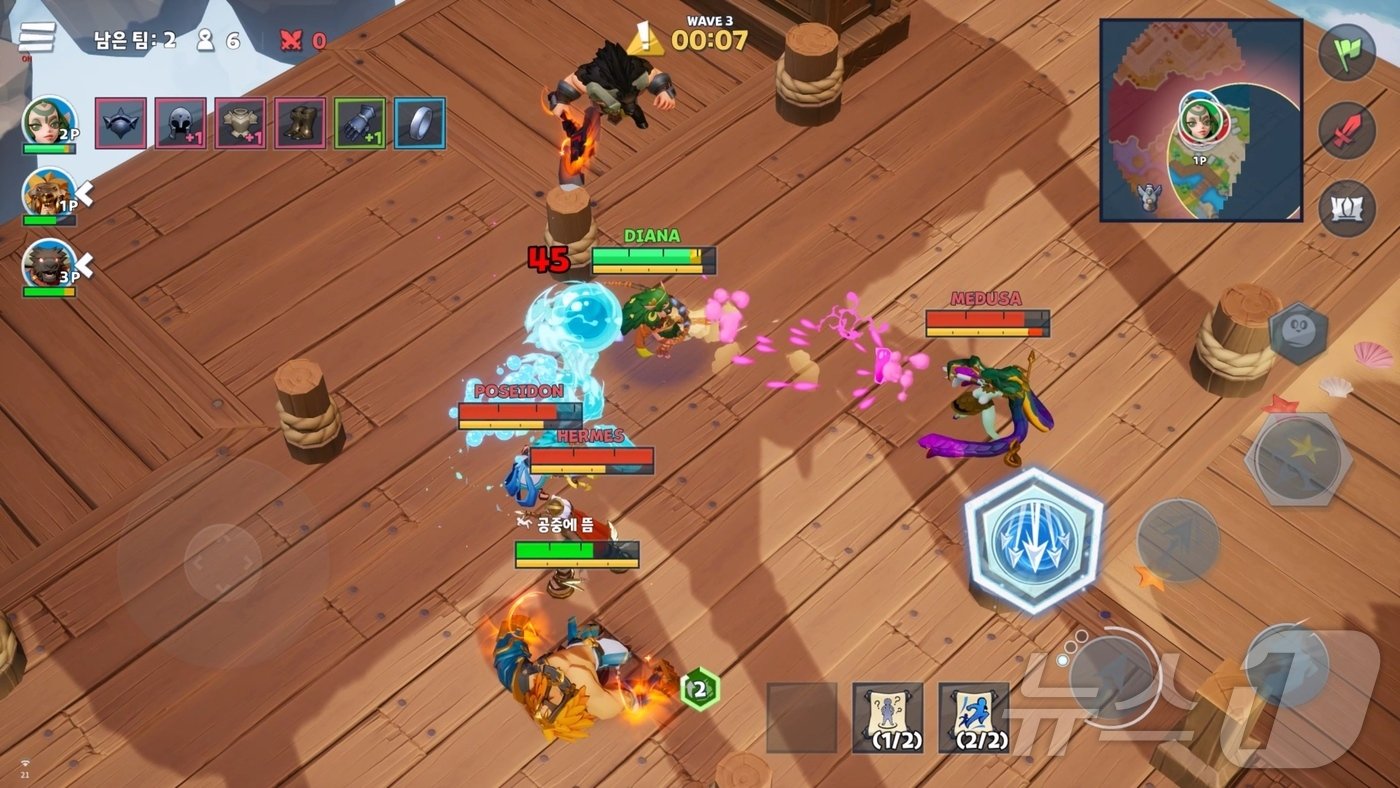The height and width of the screenshot is (788, 1400).
Task: Select the 2P green-haired teammate portrait
Action: coord(48,121)
